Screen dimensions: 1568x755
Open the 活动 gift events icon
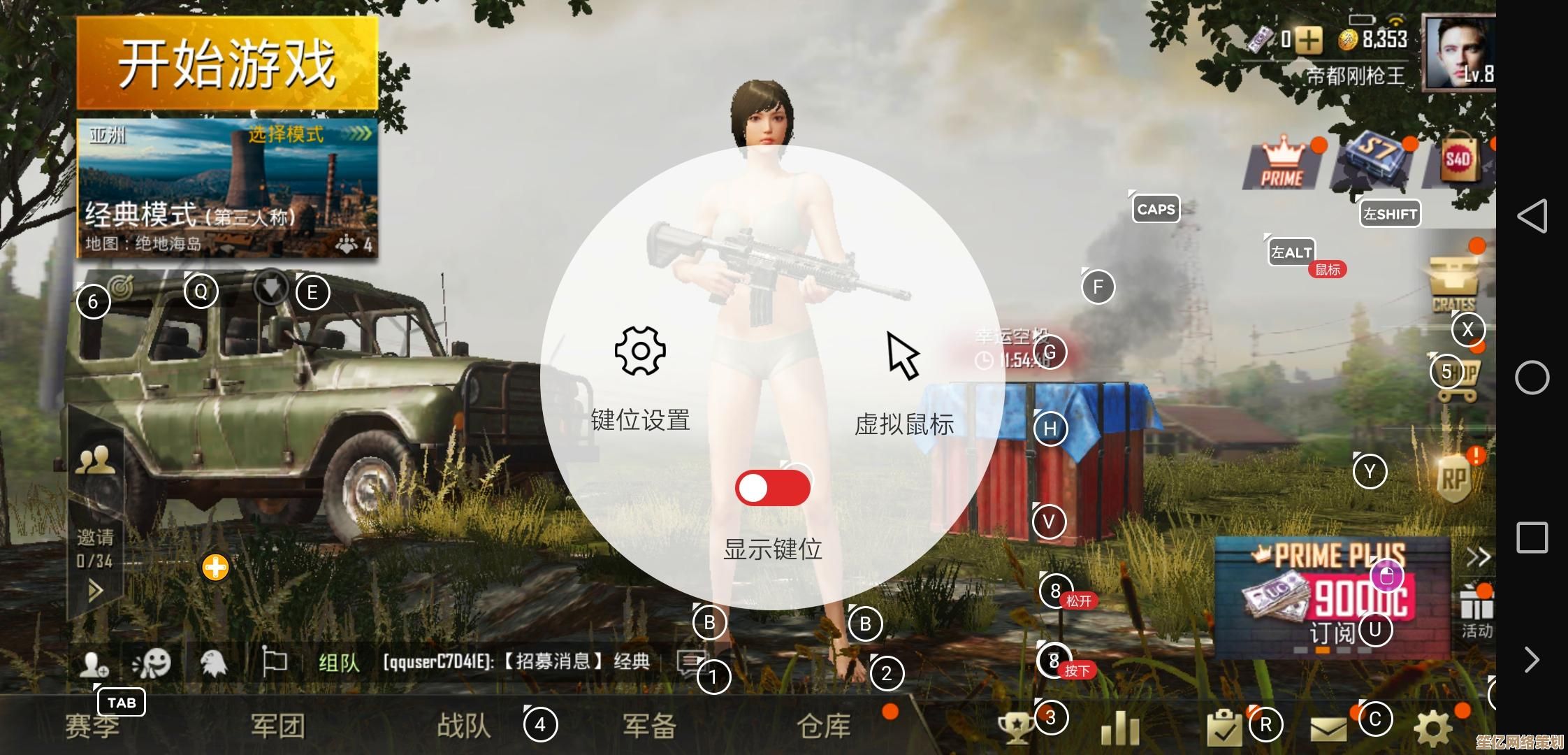(x=1476, y=607)
